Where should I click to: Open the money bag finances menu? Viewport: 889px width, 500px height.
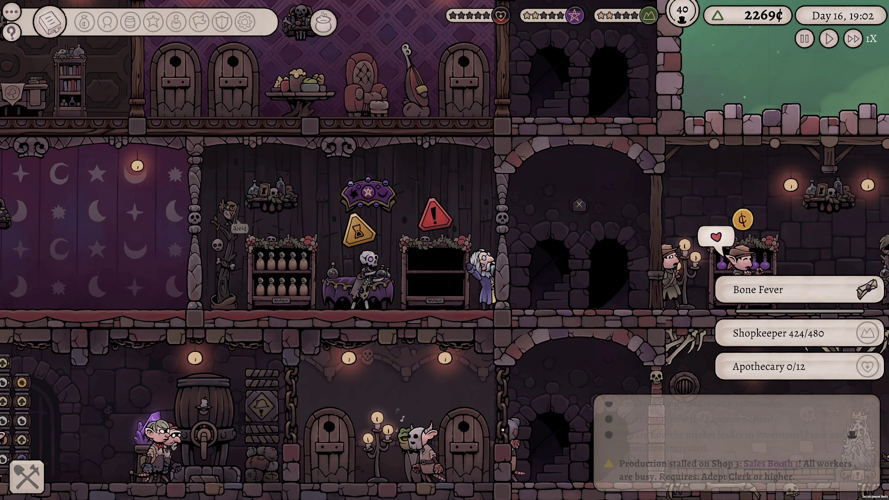84,22
